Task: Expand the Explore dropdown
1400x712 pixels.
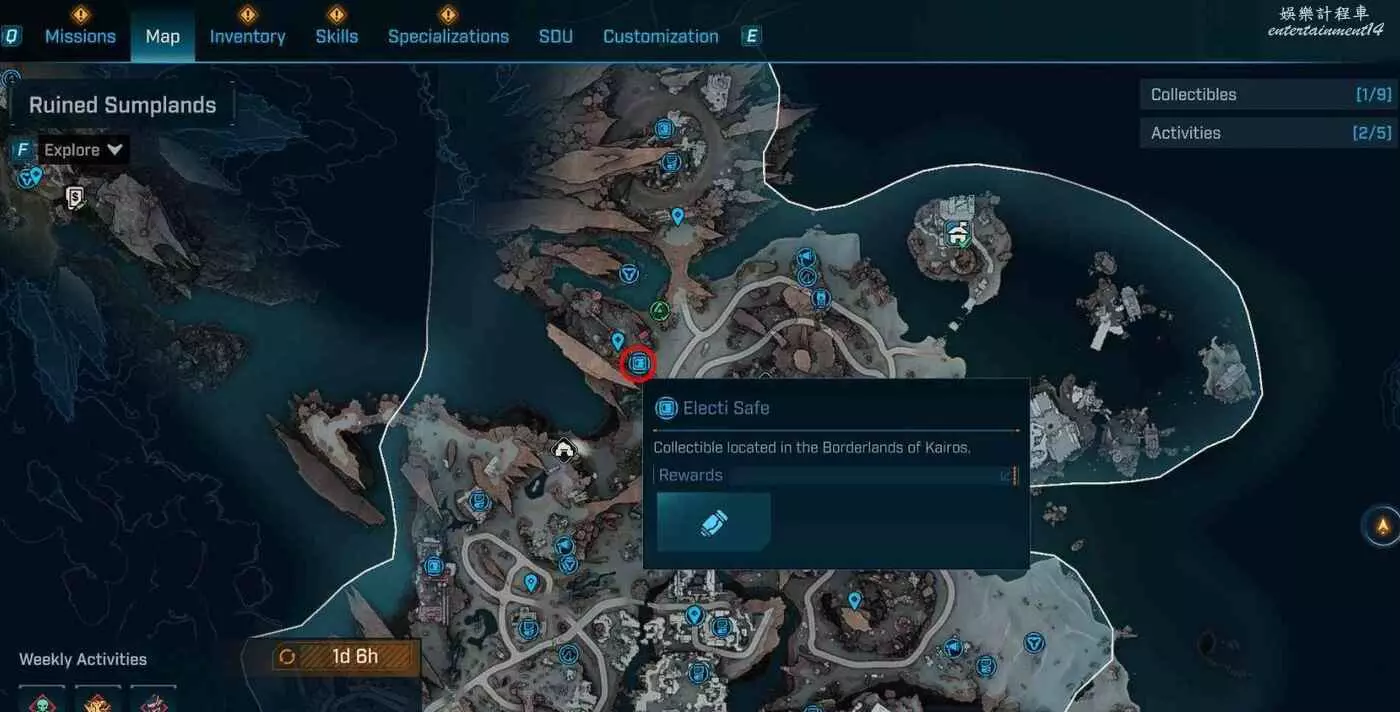Action: [x=82, y=150]
